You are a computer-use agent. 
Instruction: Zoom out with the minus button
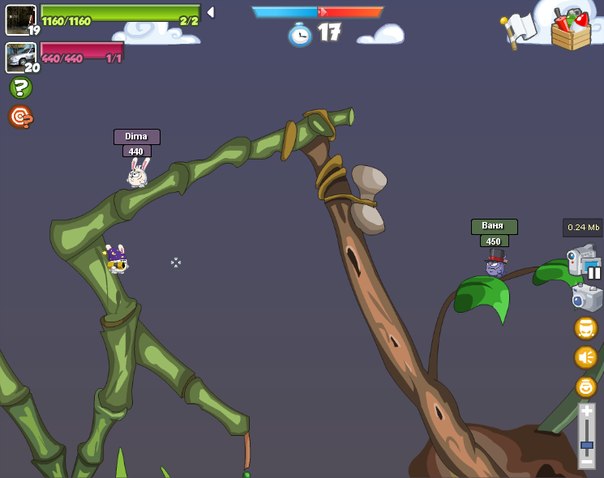point(587,462)
